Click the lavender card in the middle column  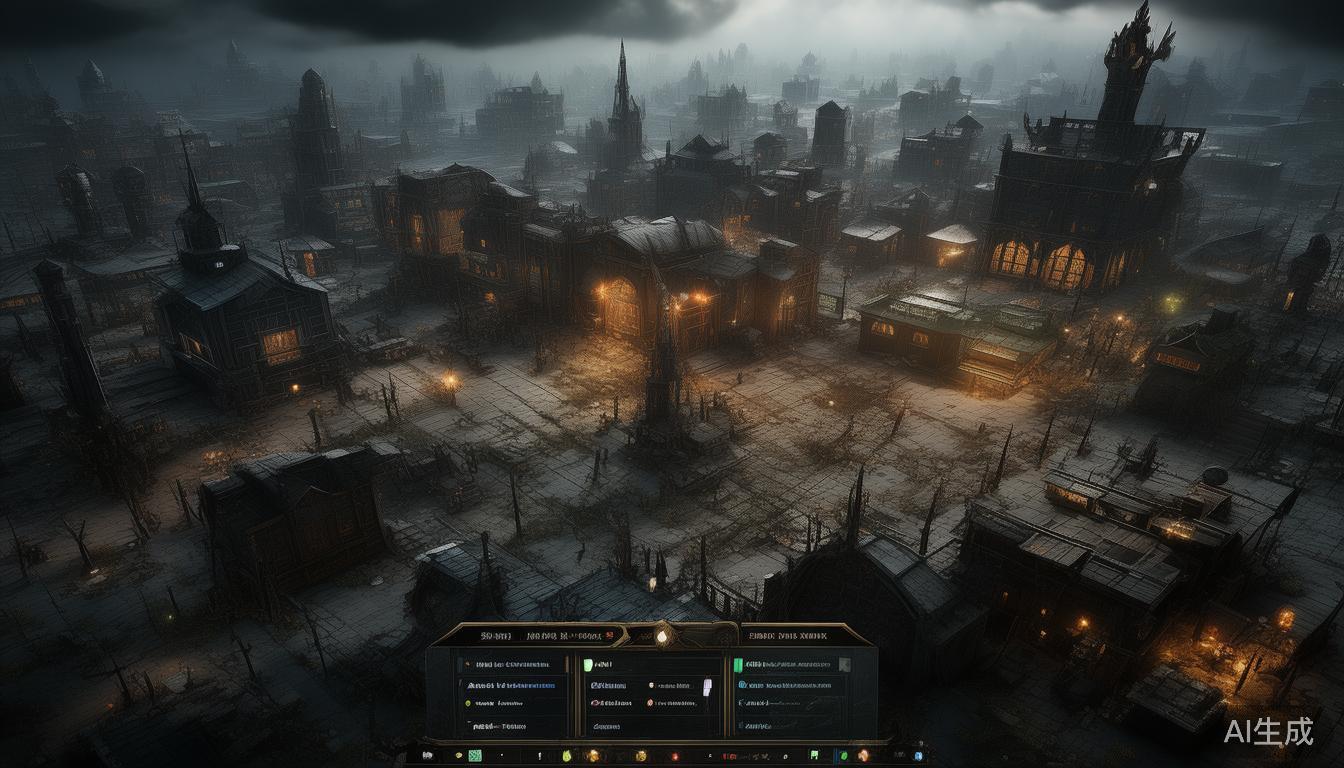[707, 686]
